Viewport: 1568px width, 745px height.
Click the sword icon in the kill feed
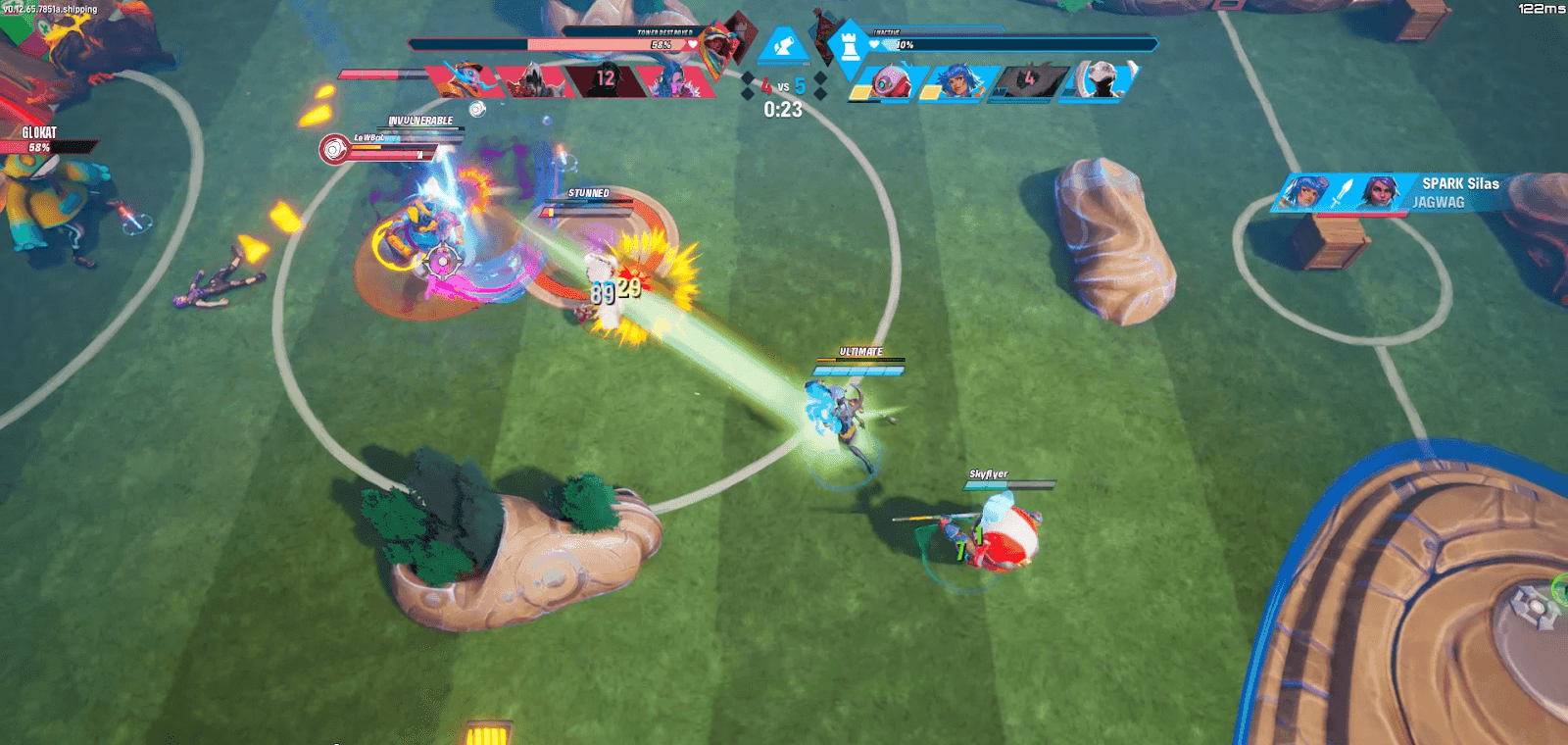(1343, 194)
